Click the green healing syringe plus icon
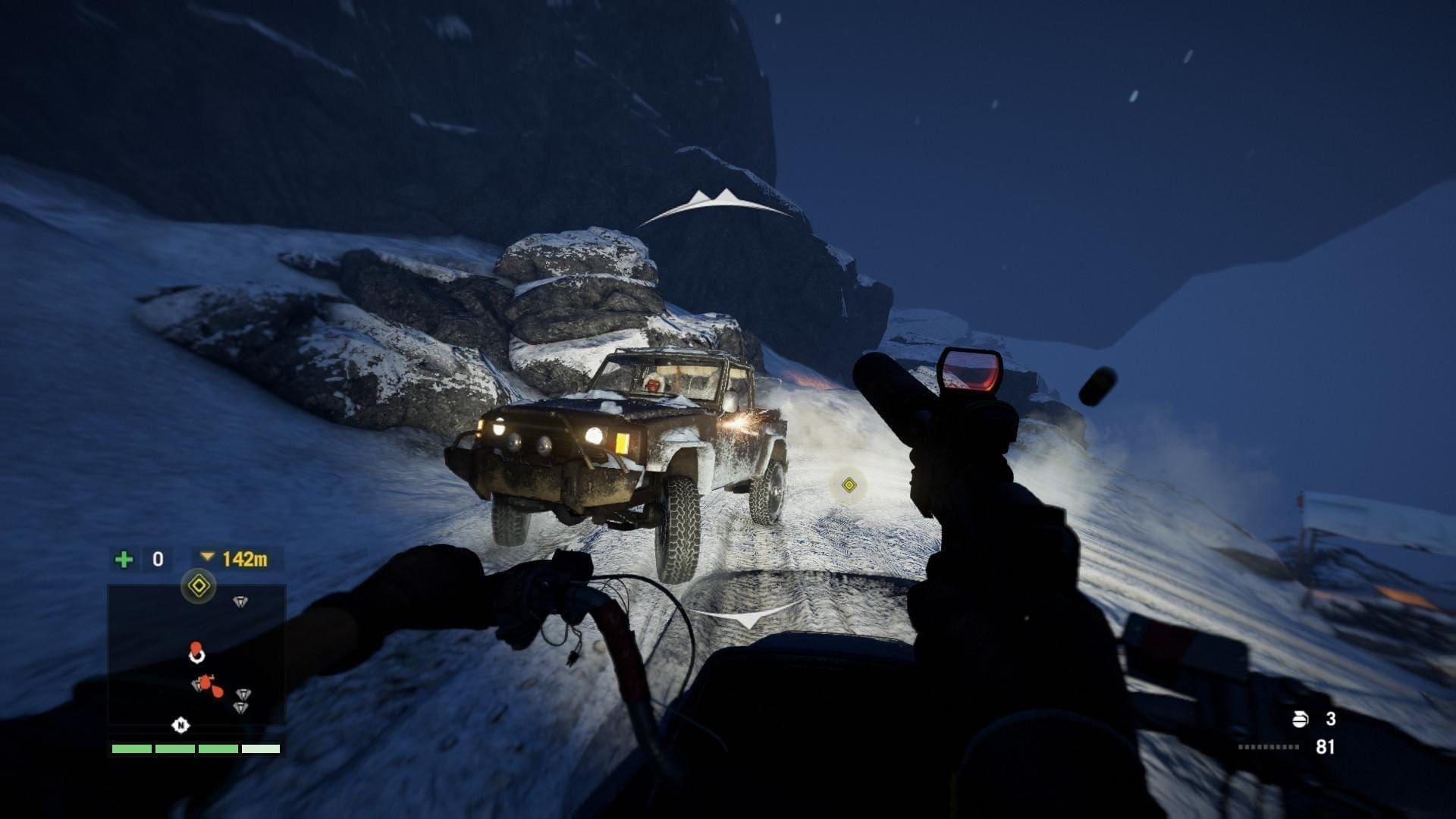This screenshot has height=819, width=1456. [124, 560]
